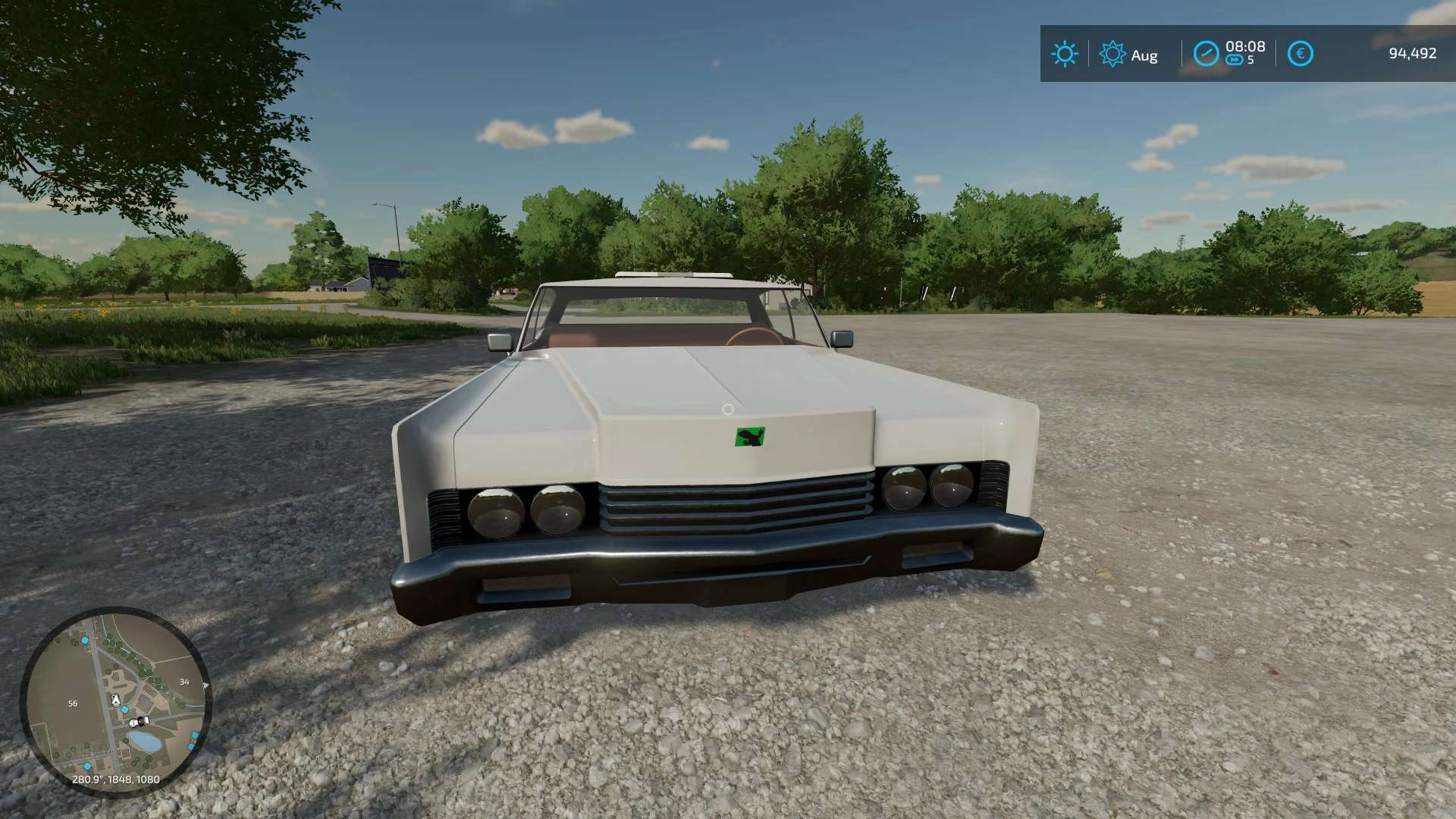Click the sunny weather icon
The image size is (1456, 819).
click(1064, 54)
